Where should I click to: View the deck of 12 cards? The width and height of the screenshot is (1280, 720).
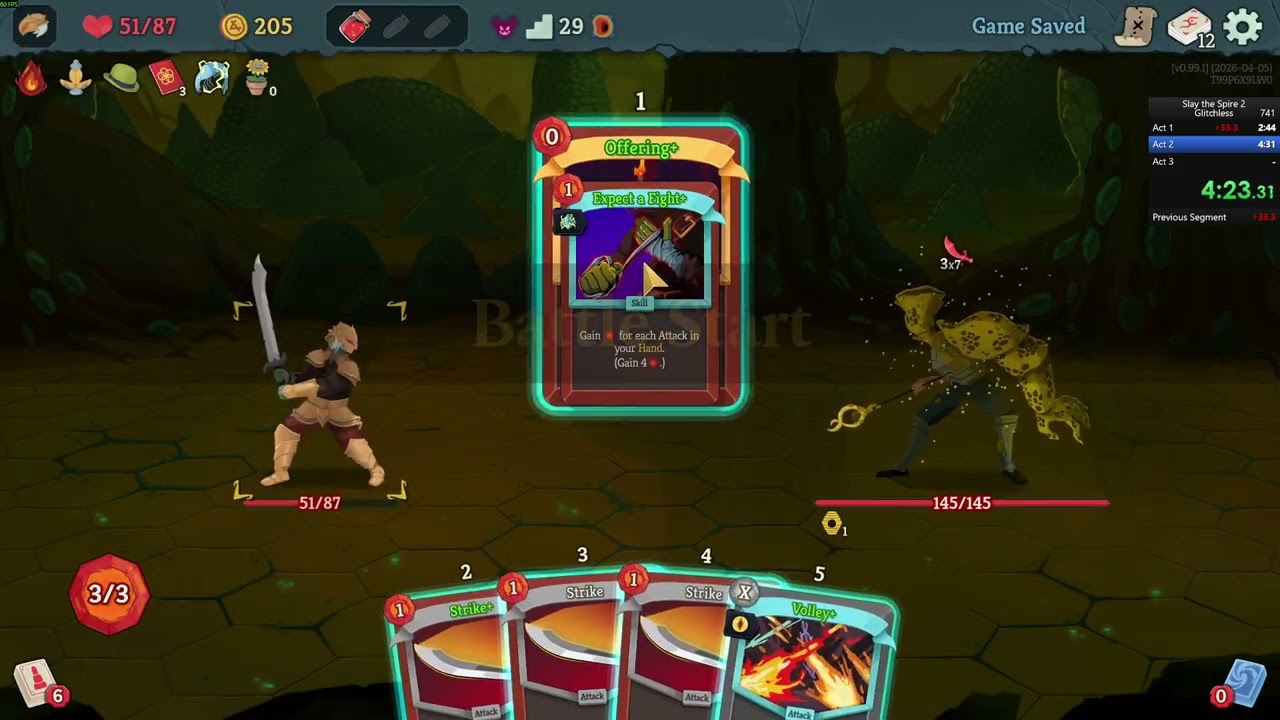1189,27
